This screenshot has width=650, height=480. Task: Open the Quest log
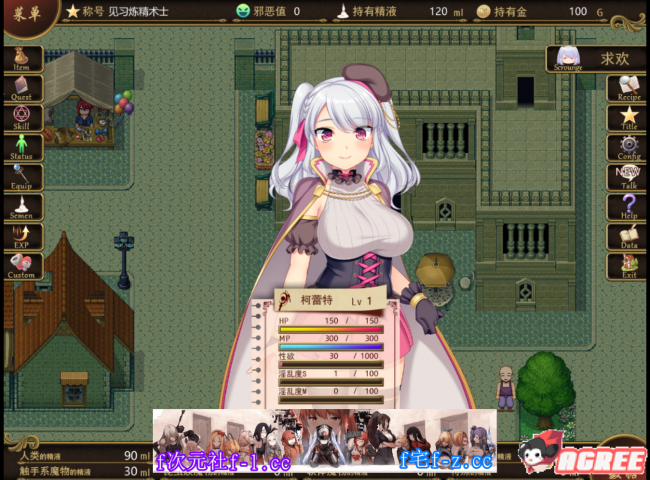coord(22,89)
